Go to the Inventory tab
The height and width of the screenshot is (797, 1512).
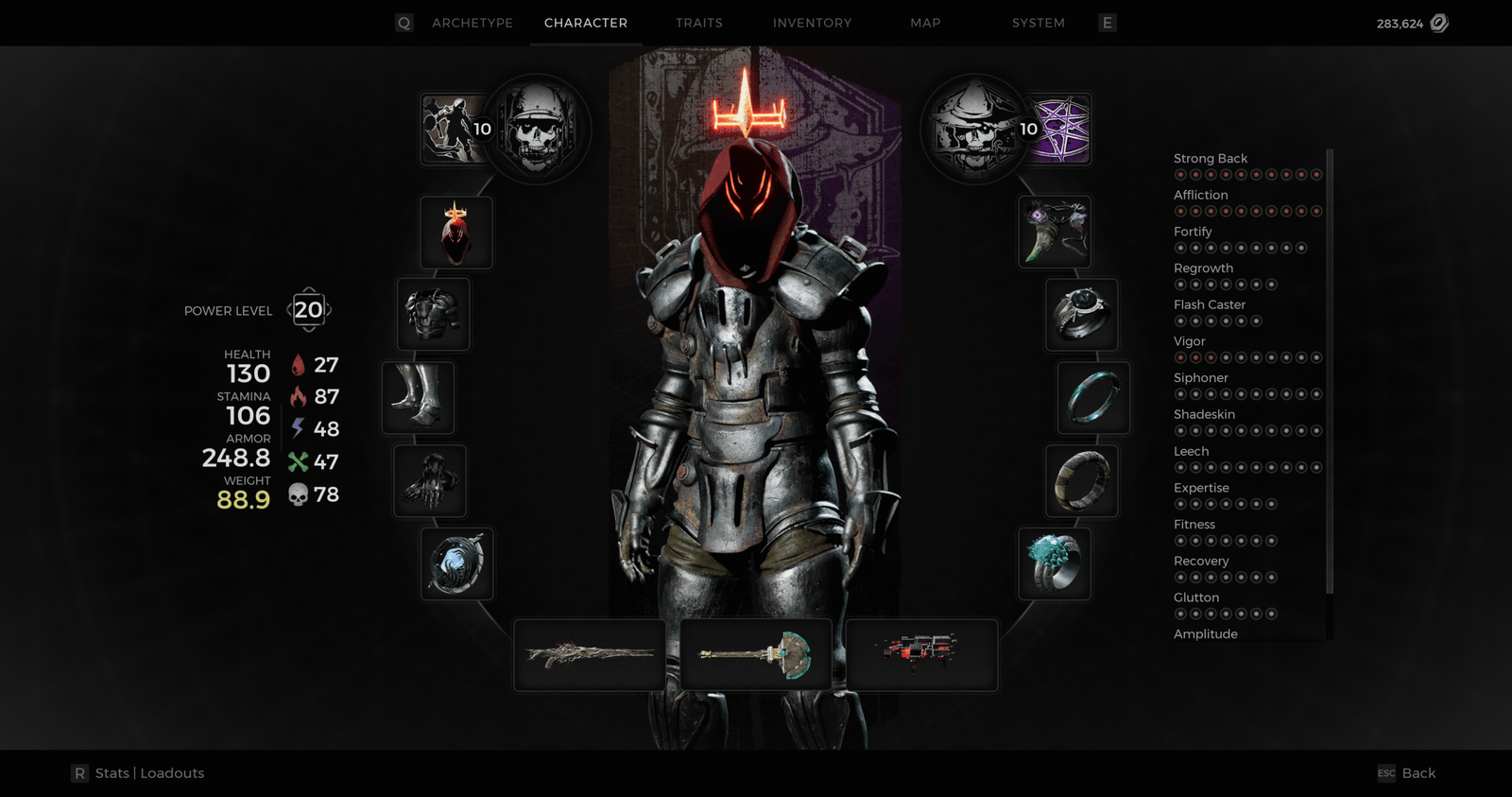coord(812,23)
